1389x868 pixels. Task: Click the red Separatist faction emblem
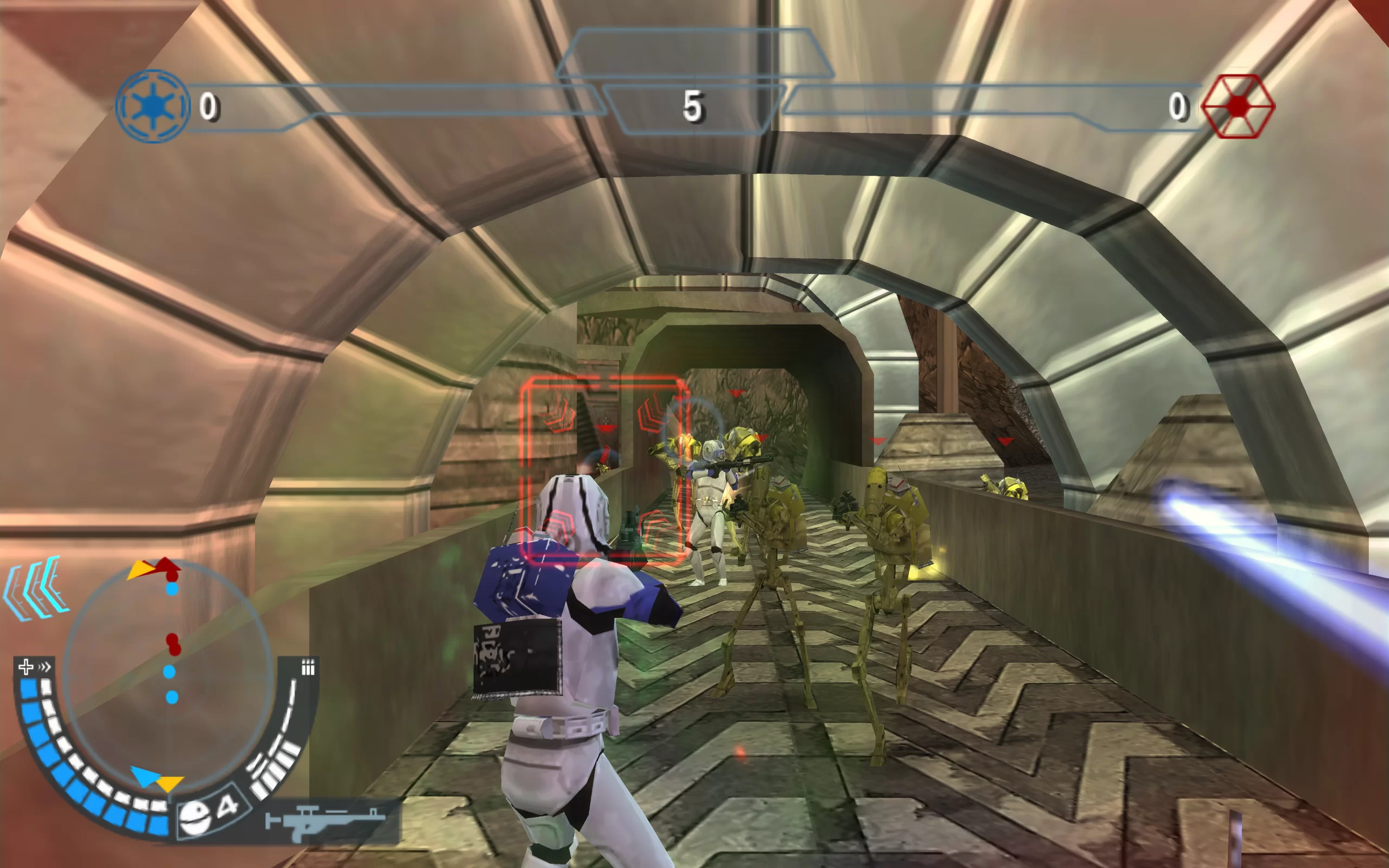(1238, 106)
